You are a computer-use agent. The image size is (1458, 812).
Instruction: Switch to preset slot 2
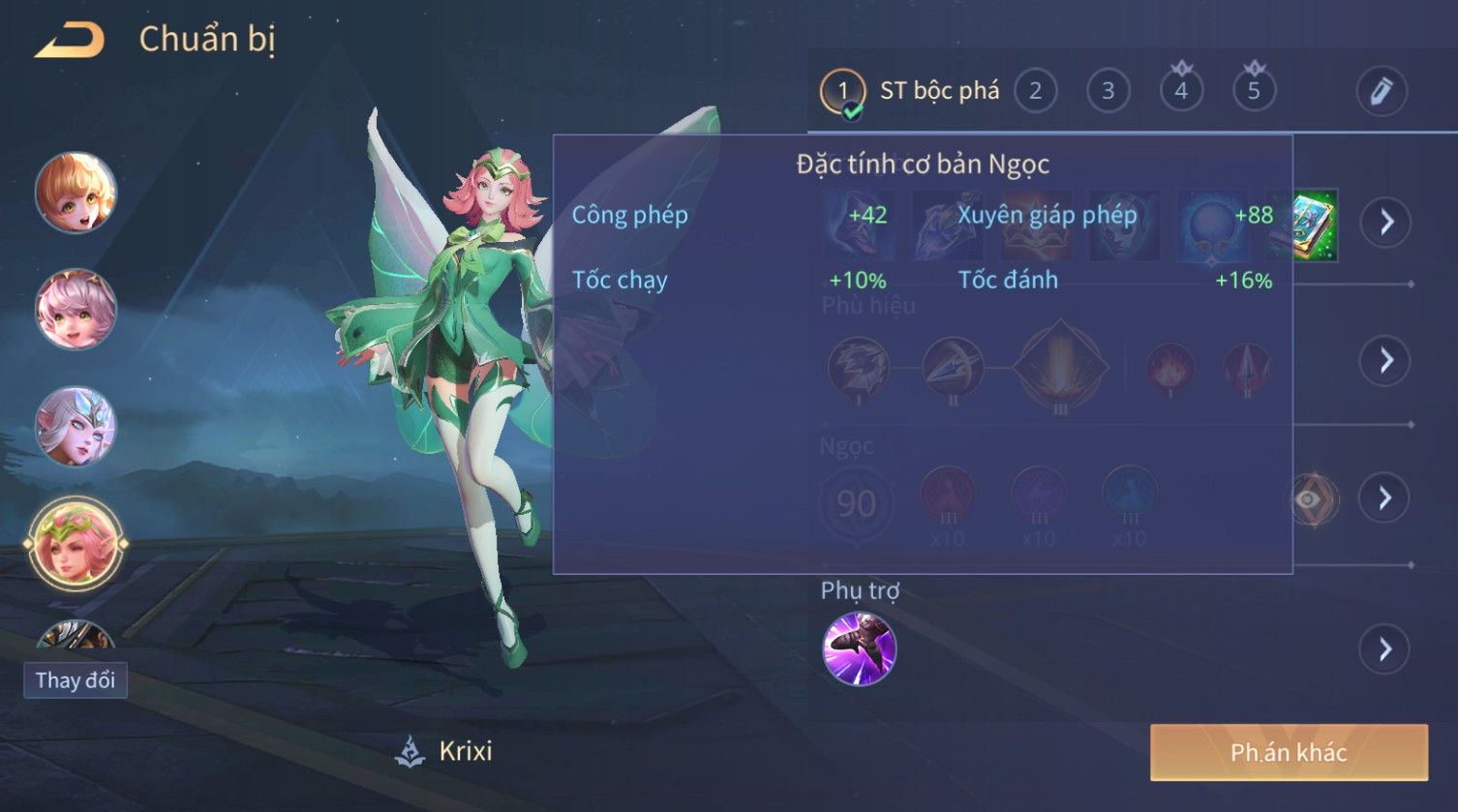tap(1035, 92)
